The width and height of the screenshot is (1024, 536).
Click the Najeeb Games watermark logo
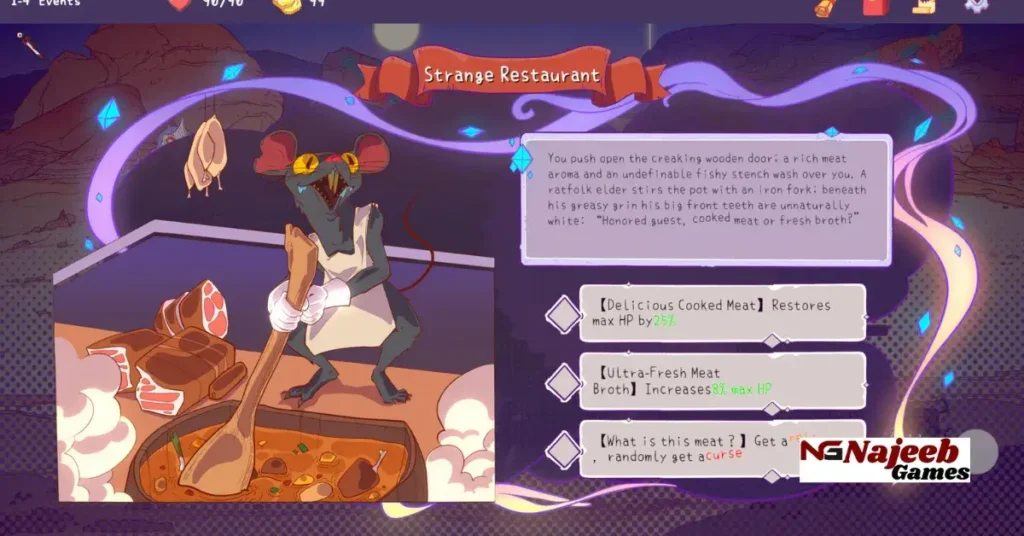884,460
